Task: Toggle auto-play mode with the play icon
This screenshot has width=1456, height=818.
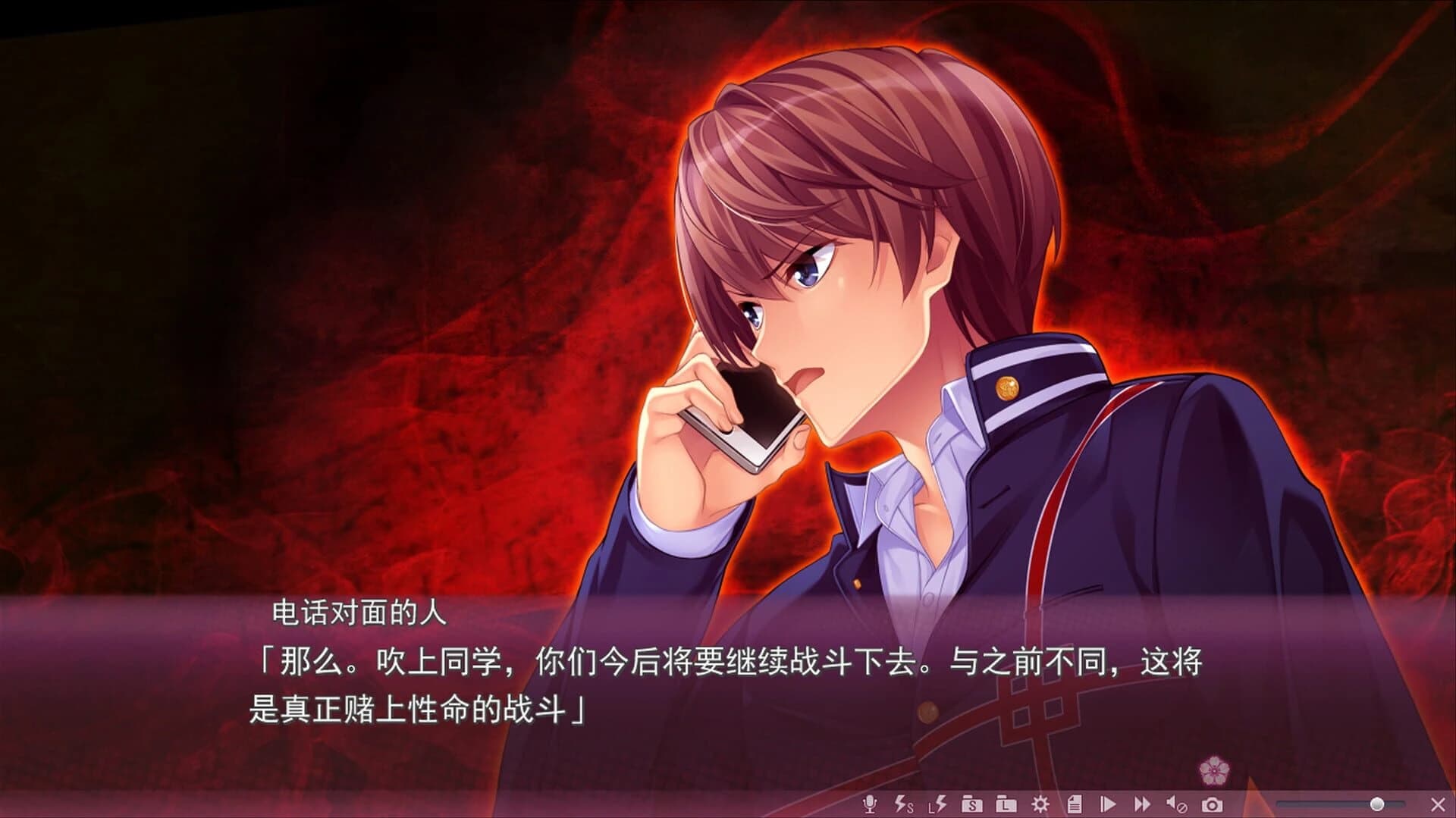Action: [1108, 805]
